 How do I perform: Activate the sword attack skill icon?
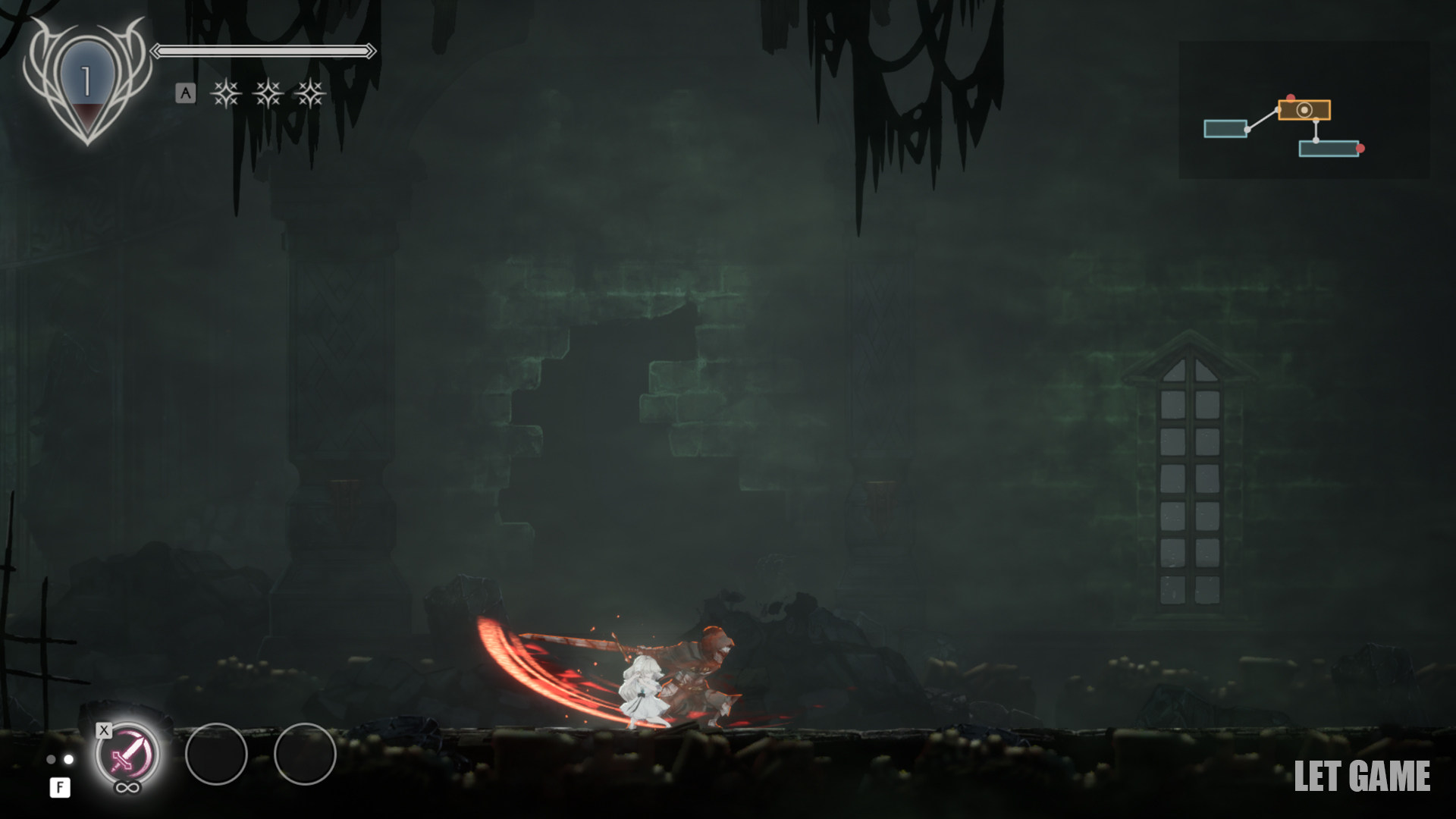click(127, 755)
